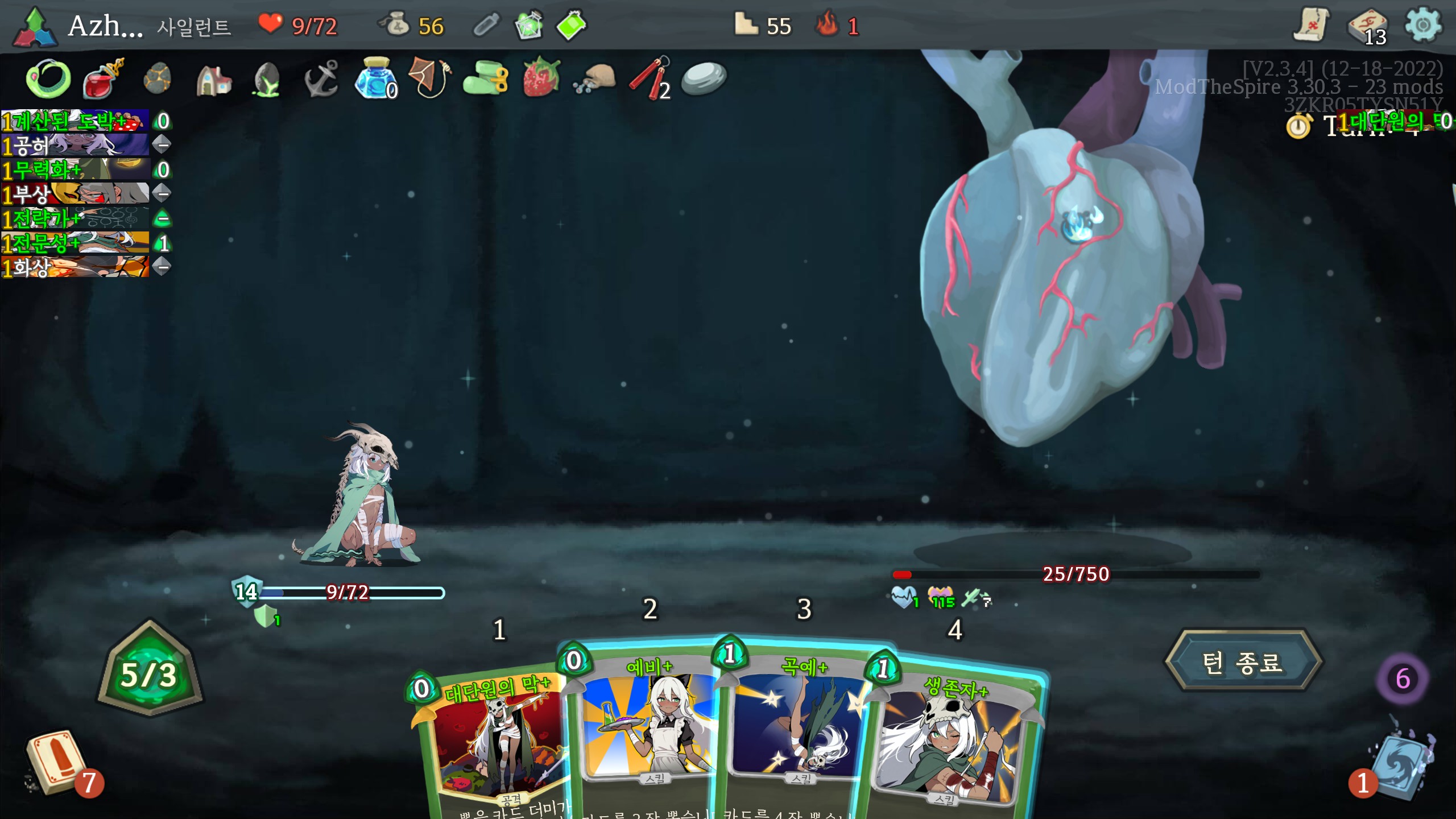The width and height of the screenshot is (1456, 819).
Task: Open the map scroll
Action: point(1311,26)
